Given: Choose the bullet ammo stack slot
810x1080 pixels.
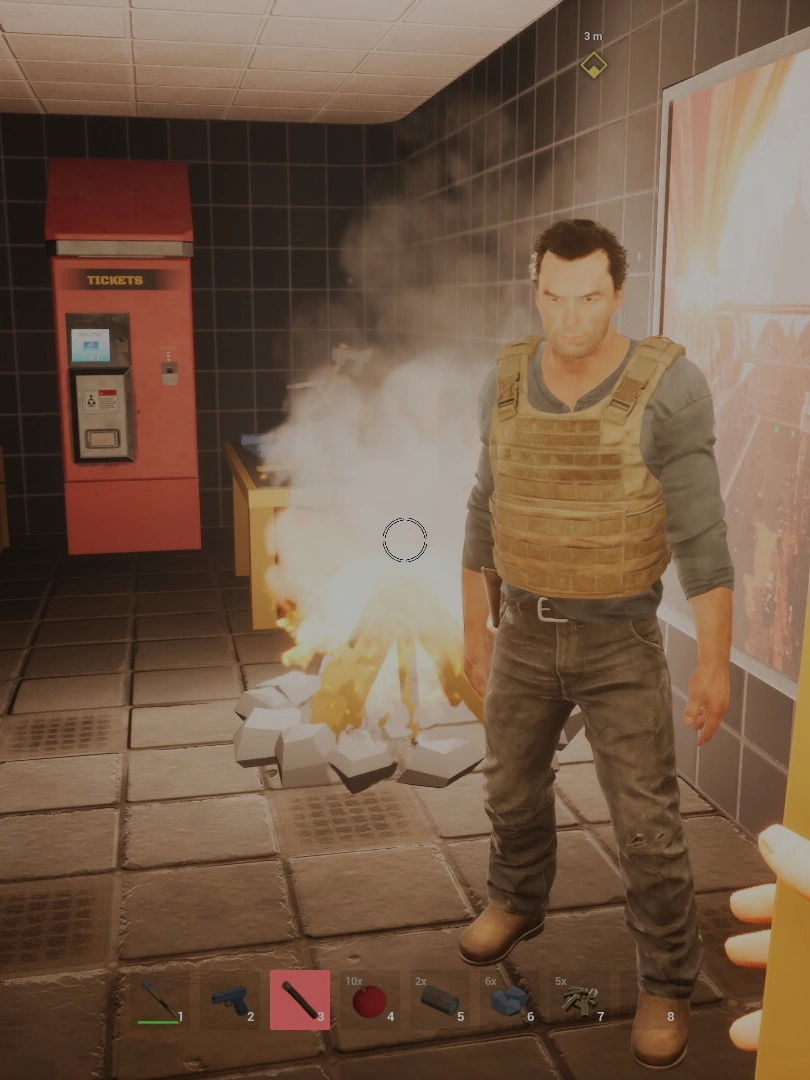Looking at the screenshot, I should click(579, 999).
